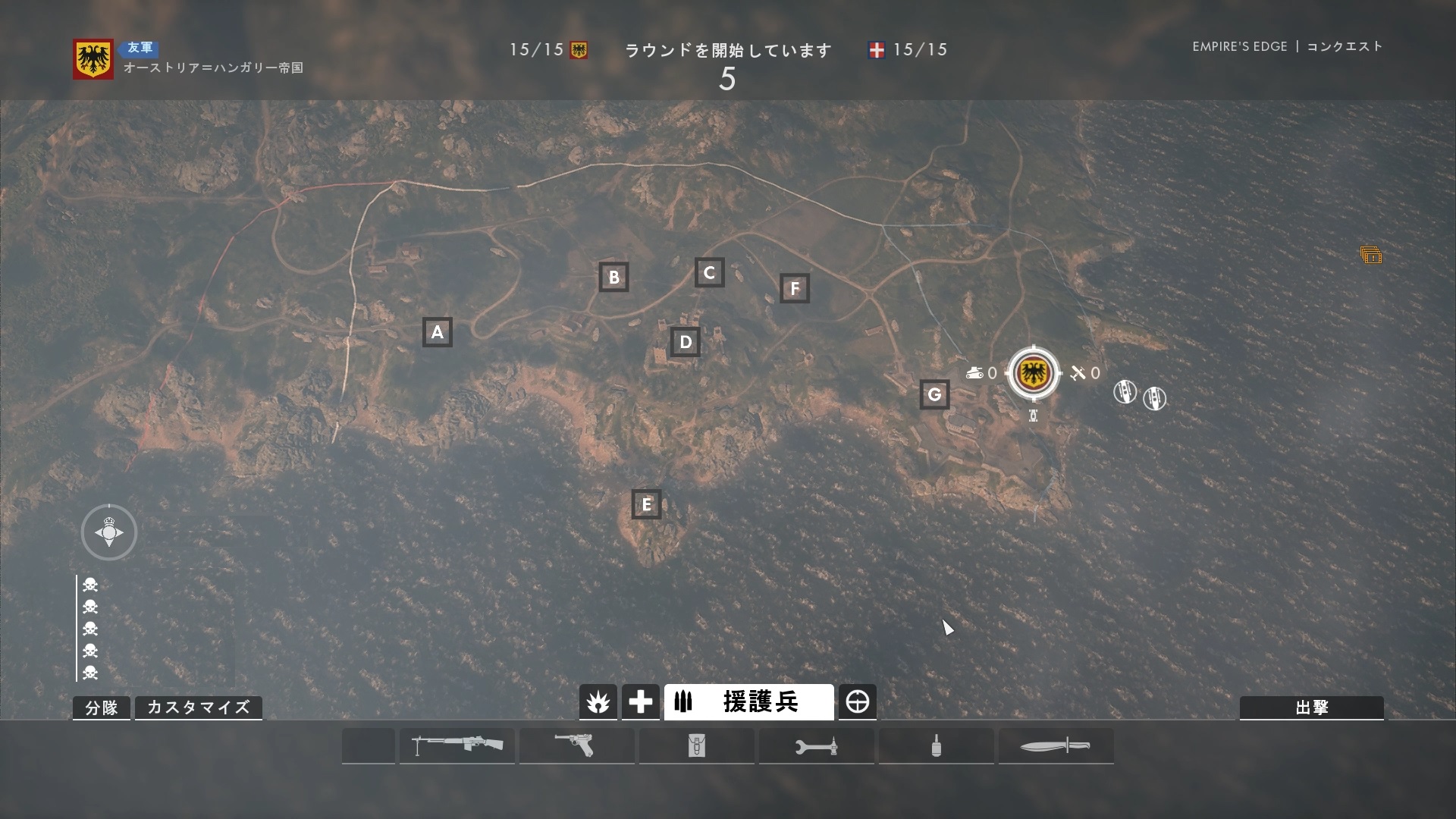This screenshot has height=819, width=1456.
Task: Click capture point E marker
Action: click(x=646, y=504)
